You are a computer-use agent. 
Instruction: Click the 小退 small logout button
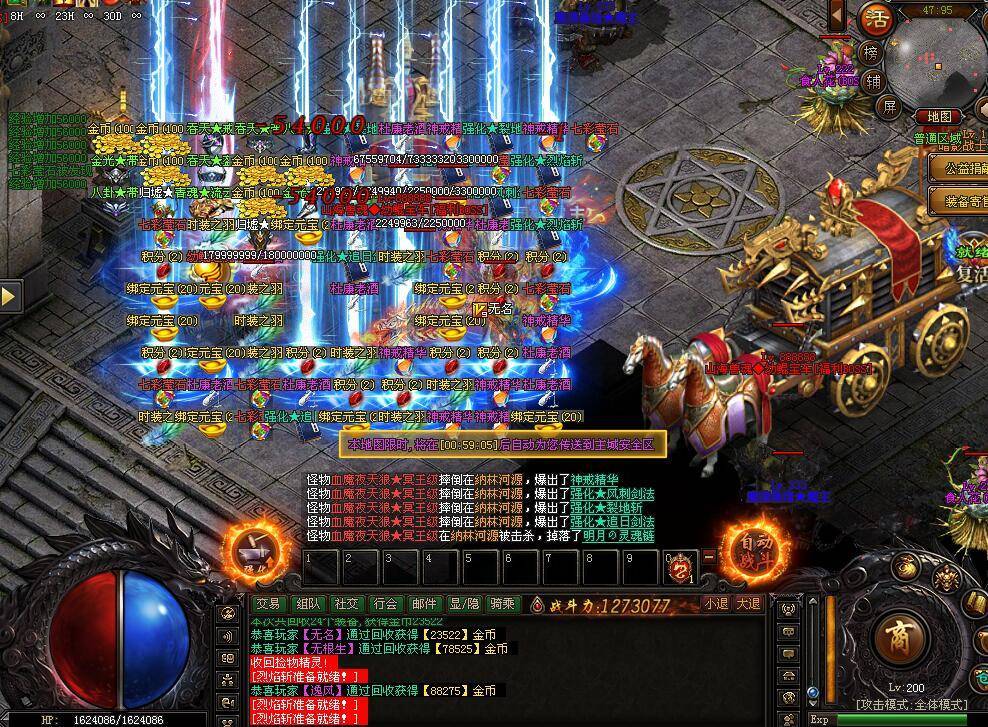click(x=715, y=604)
